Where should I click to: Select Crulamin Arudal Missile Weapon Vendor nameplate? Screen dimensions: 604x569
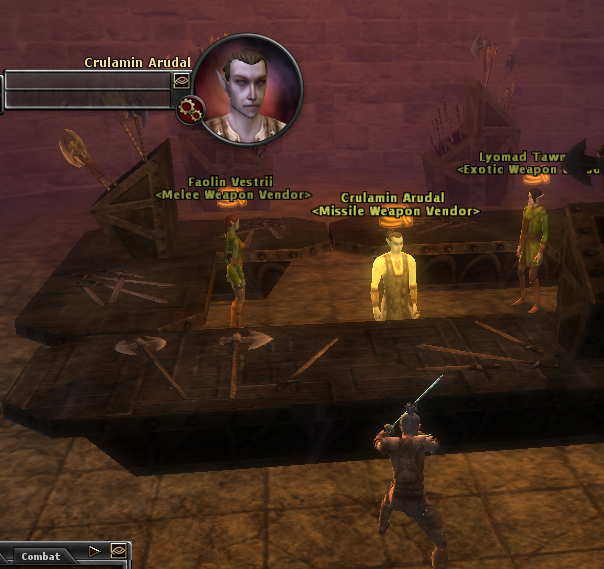tap(395, 205)
